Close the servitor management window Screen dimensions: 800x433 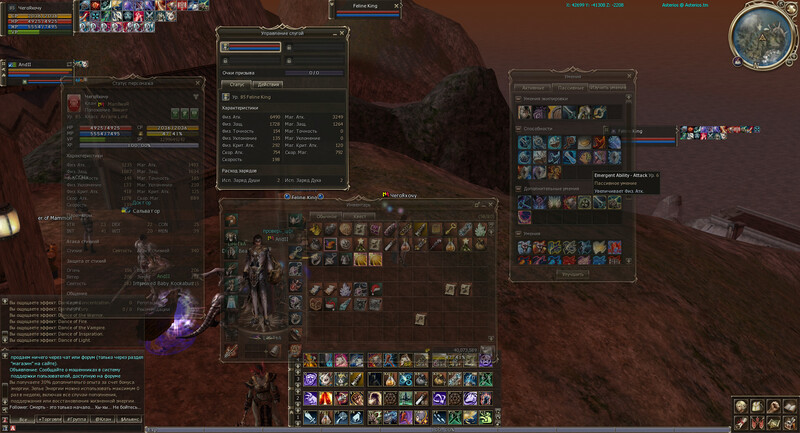(344, 34)
